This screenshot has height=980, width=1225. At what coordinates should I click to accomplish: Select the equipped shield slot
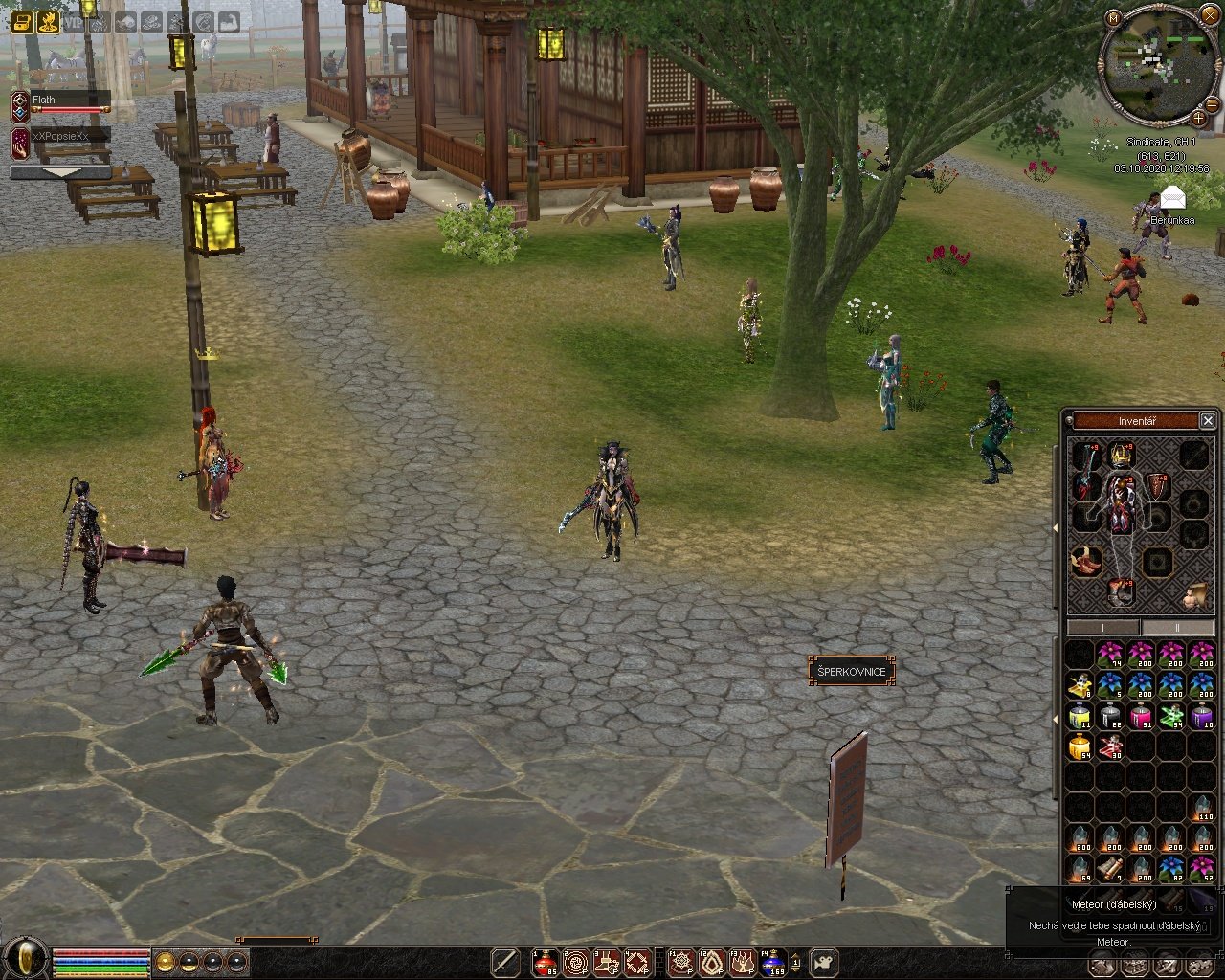click(1158, 486)
